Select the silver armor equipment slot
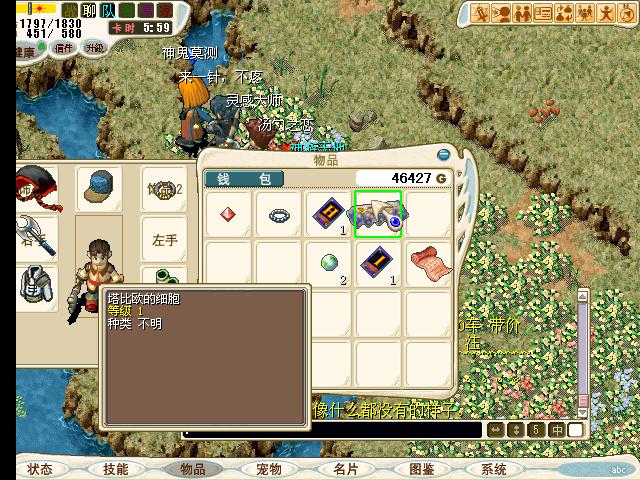 [34, 286]
